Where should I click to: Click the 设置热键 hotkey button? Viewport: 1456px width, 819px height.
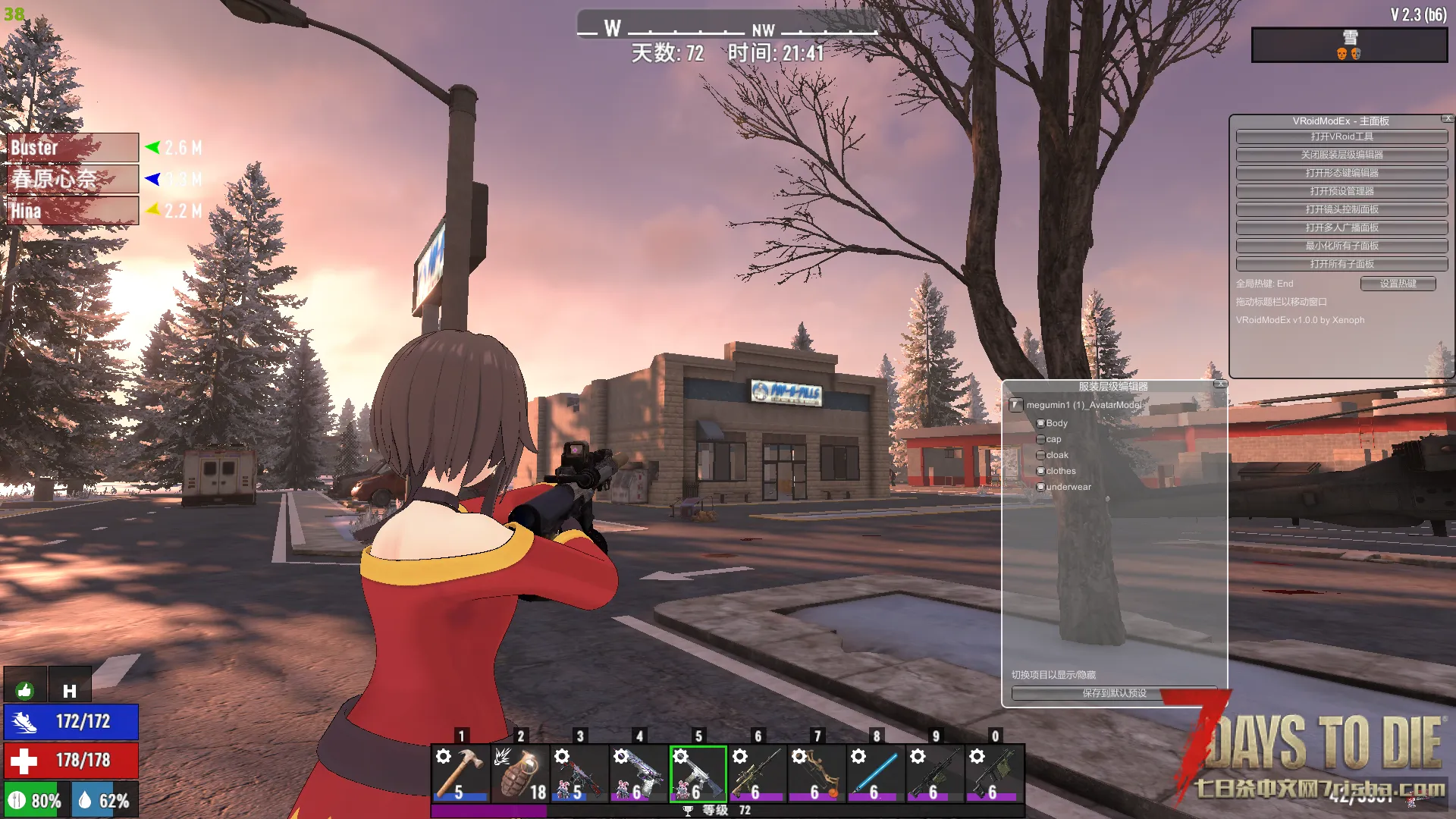pyautogui.click(x=1398, y=284)
